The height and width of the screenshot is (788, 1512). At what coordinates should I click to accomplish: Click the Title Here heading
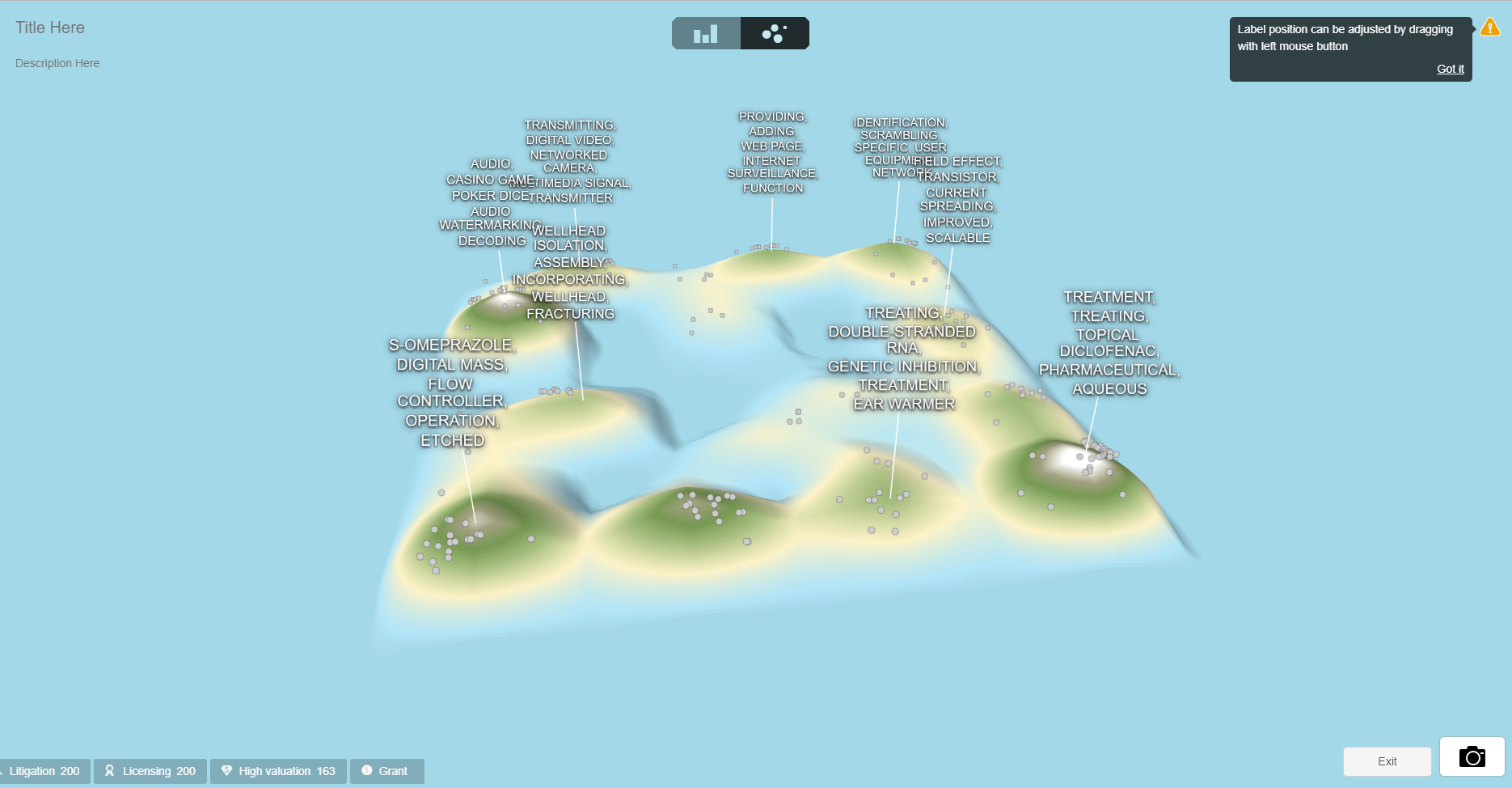coord(49,27)
